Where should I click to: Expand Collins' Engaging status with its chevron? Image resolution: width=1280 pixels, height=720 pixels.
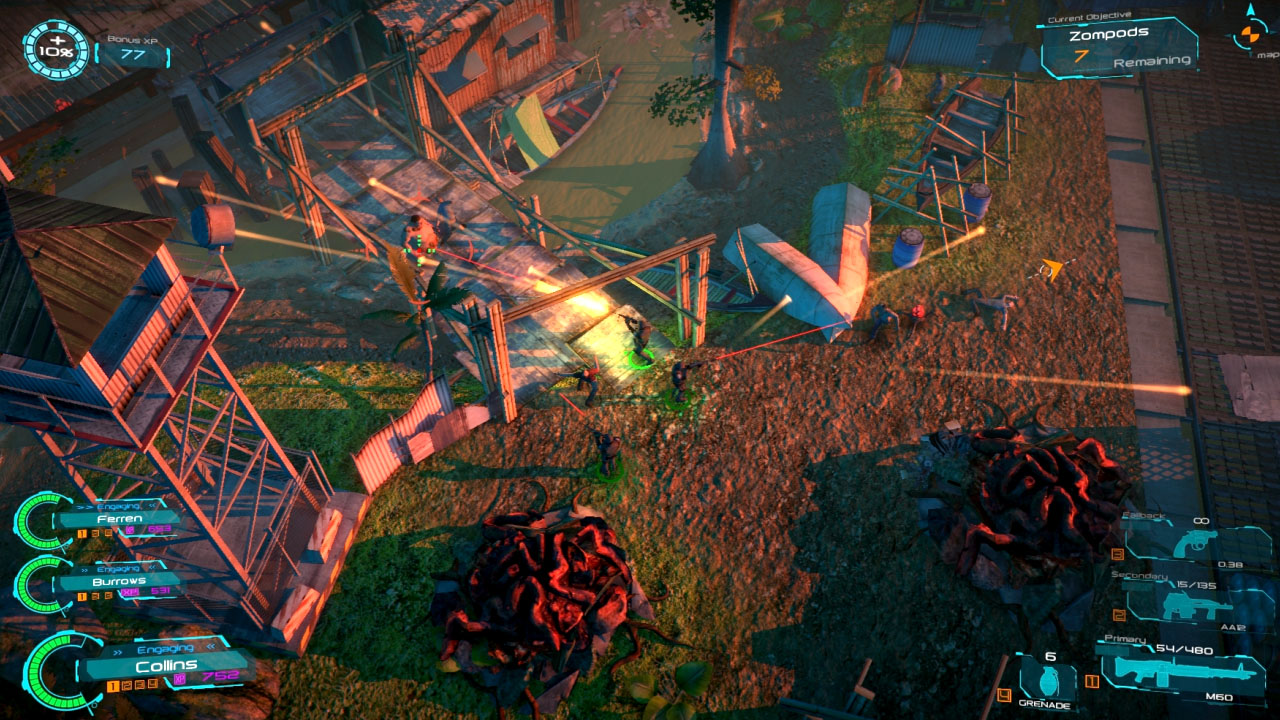click(x=211, y=646)
